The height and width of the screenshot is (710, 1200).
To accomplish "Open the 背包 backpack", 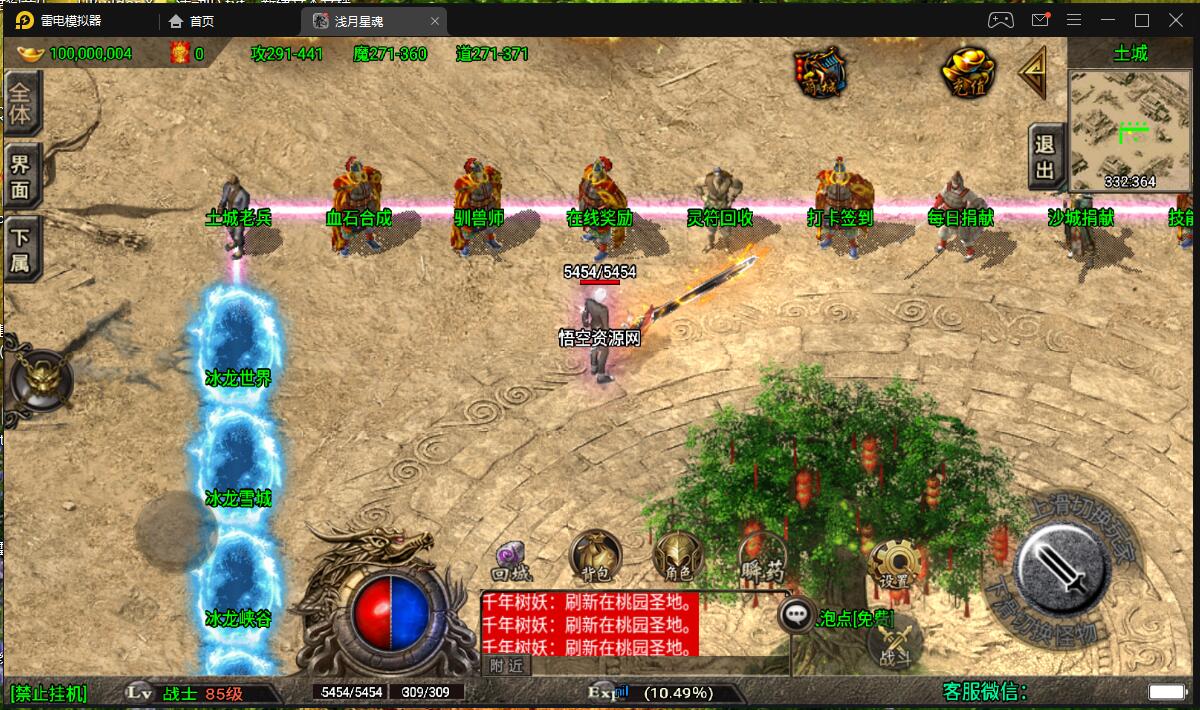I will point(596,556).
